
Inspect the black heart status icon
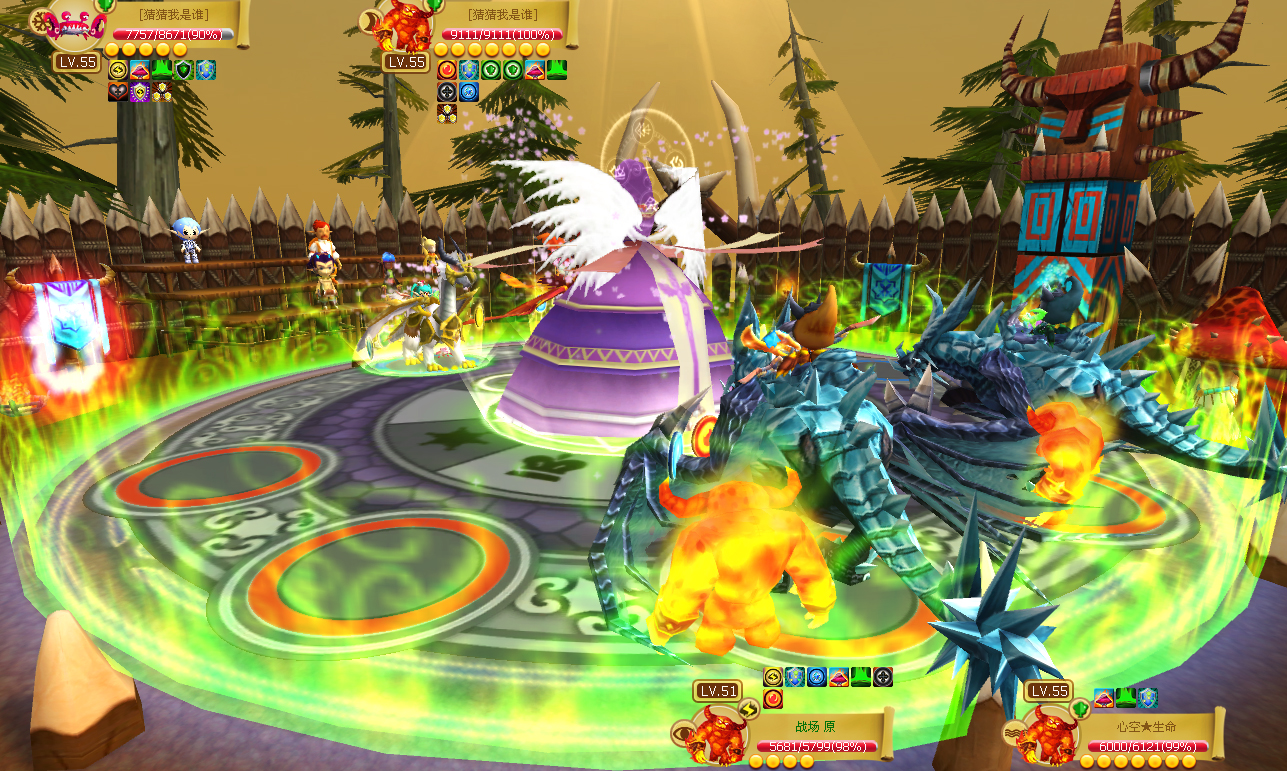point(118,91)
